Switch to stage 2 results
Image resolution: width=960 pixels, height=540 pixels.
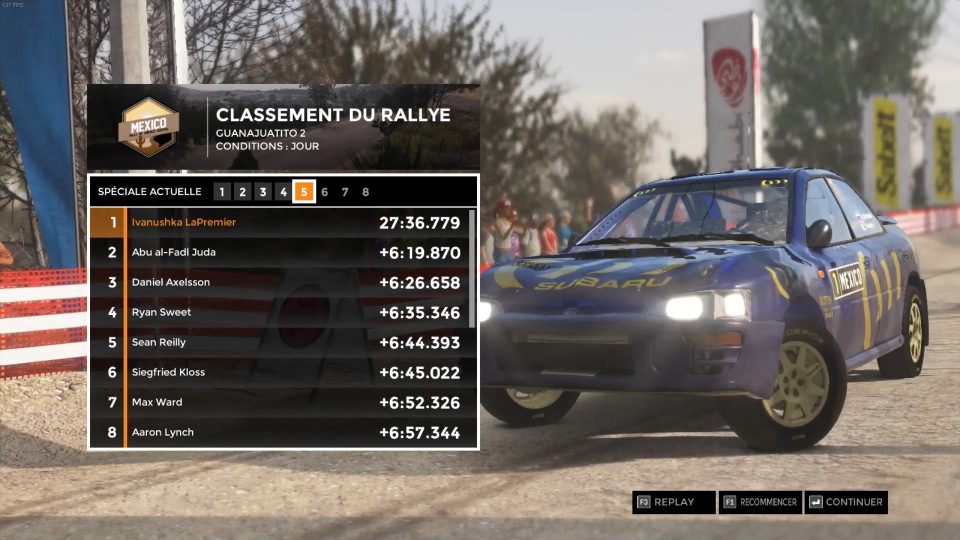click(242, 192)
